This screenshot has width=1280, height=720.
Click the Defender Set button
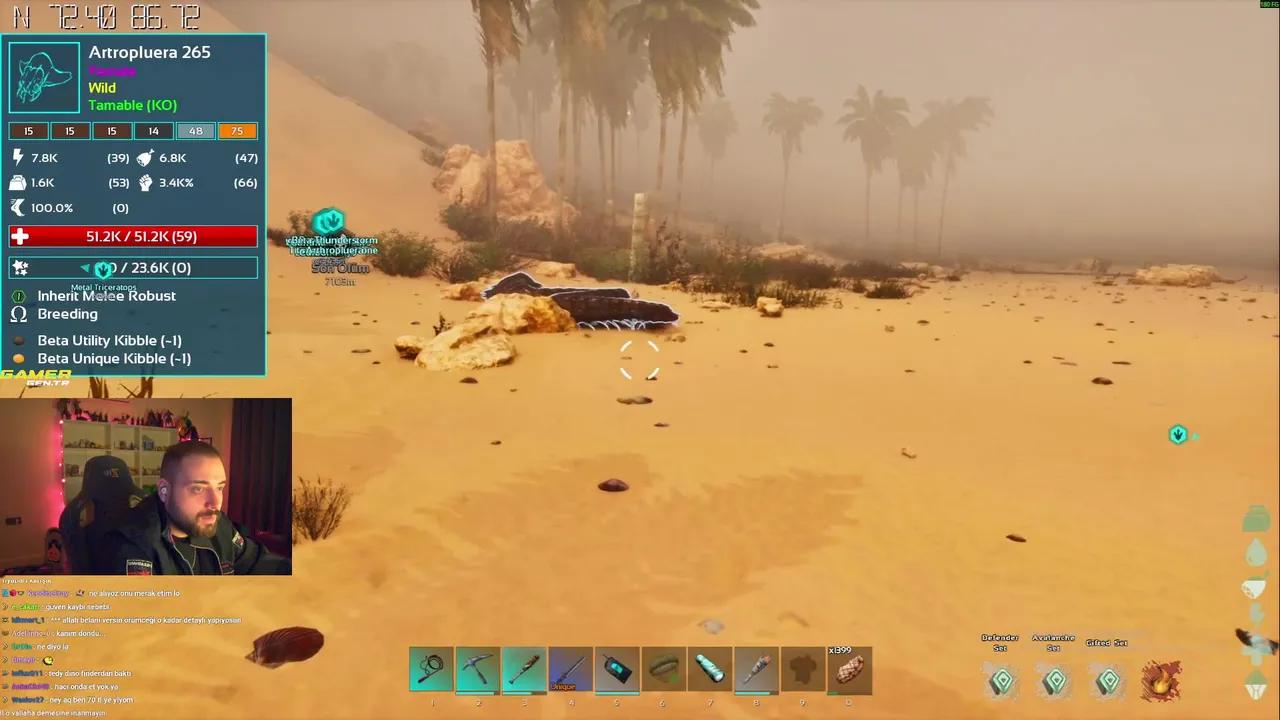pos(1002,681)
